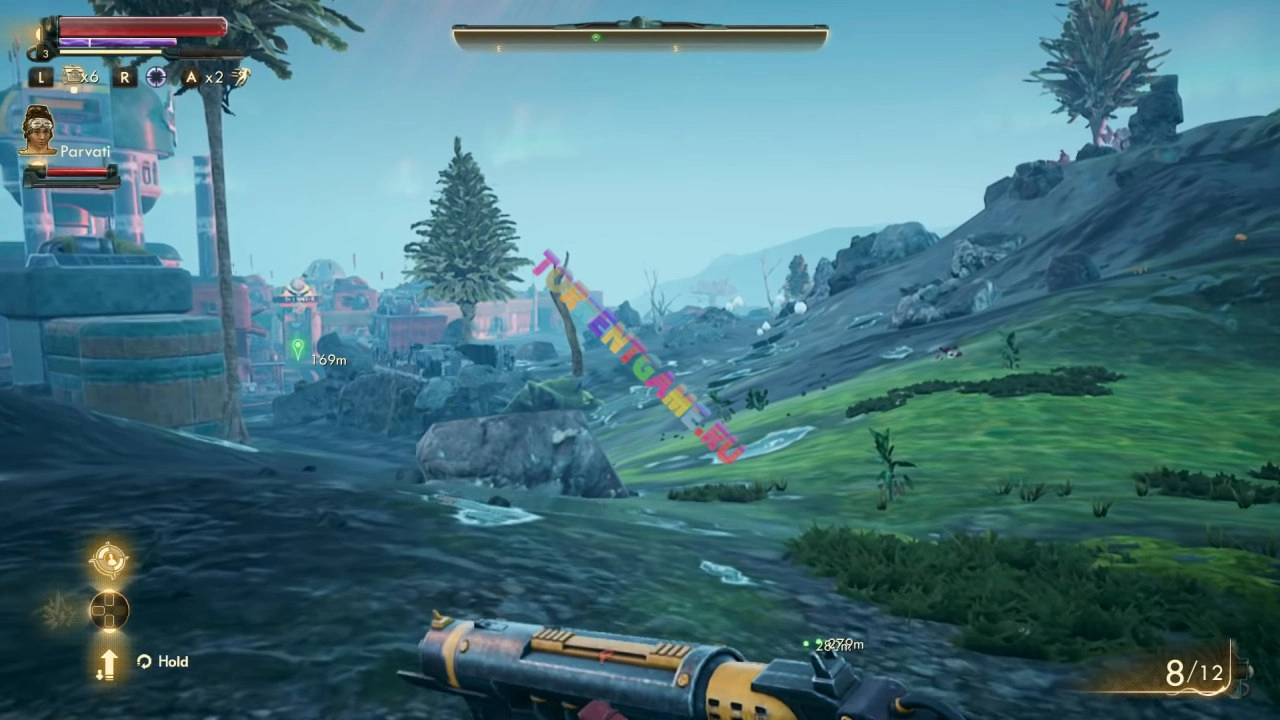Image resolution: width=1280 pixels, height=720 pixels.
Task: Trigger the companion attack target command icon
Action: [109, 560]
